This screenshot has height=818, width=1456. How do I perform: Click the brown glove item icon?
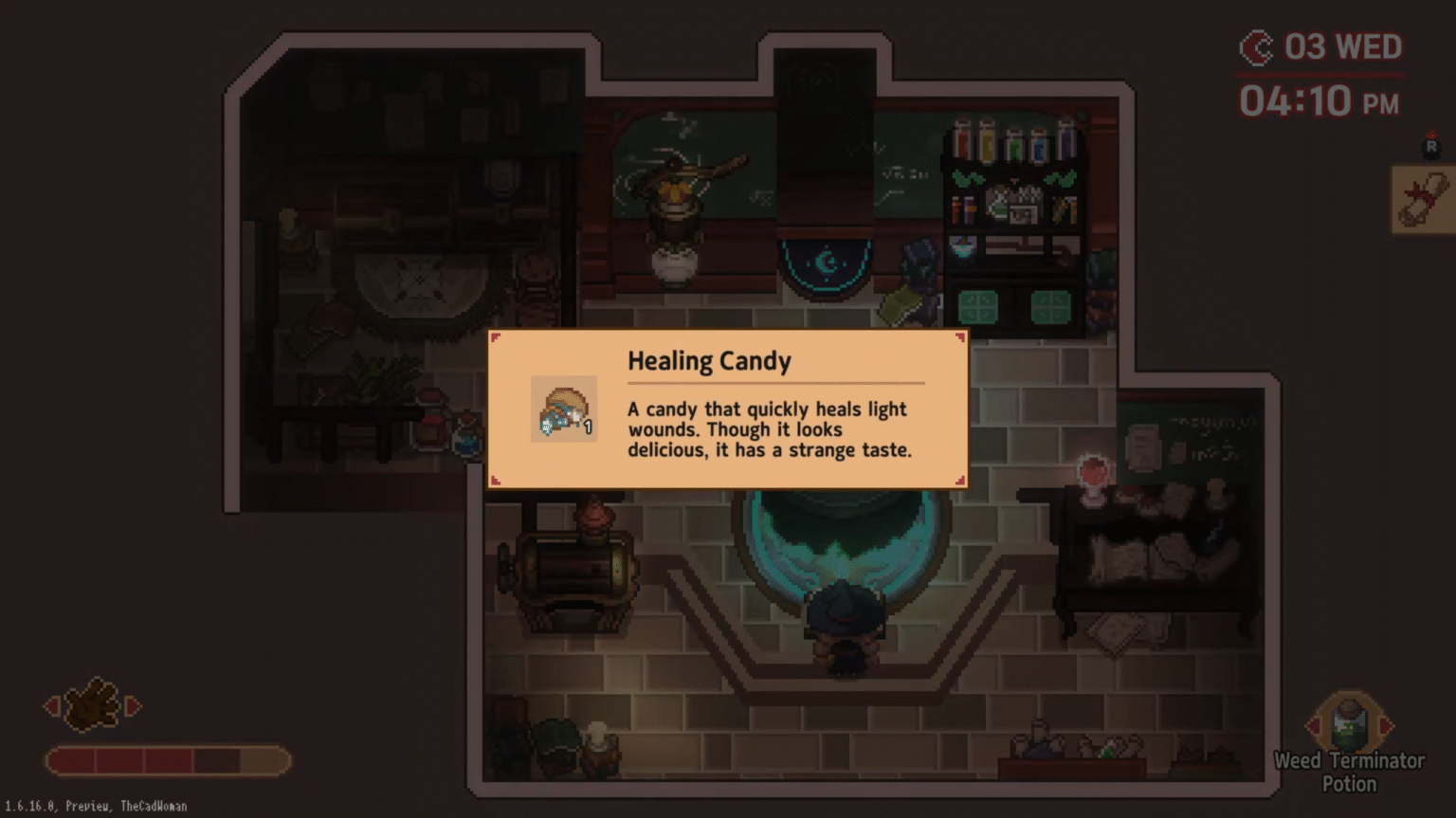(x=92, y=705)
